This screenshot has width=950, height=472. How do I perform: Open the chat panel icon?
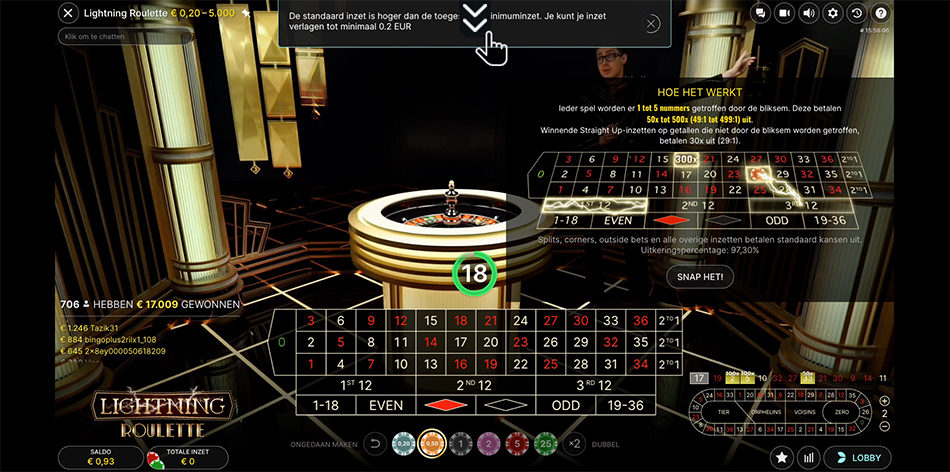click(762, 13)
